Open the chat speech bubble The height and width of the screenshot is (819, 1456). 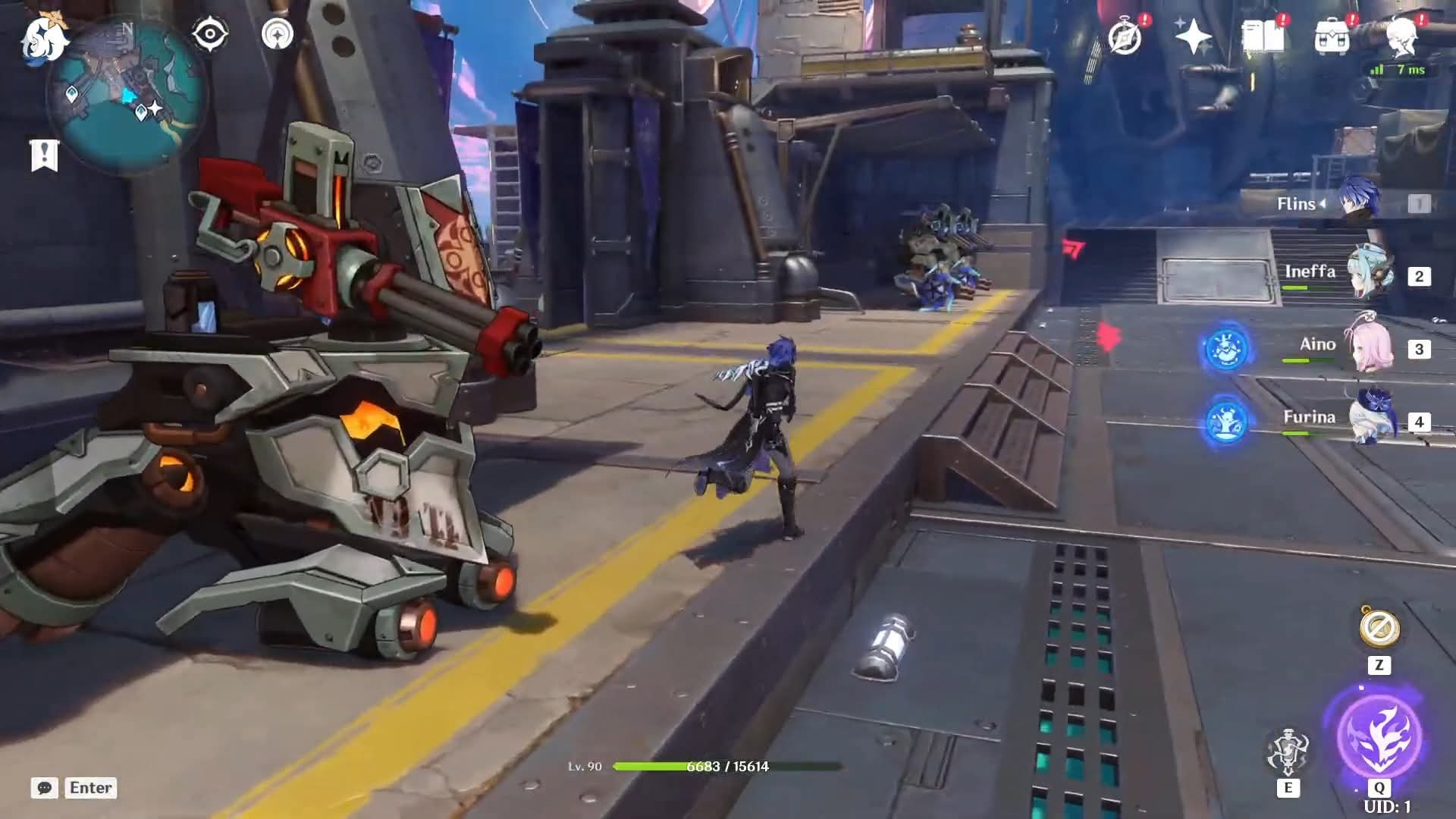[45, 788]
